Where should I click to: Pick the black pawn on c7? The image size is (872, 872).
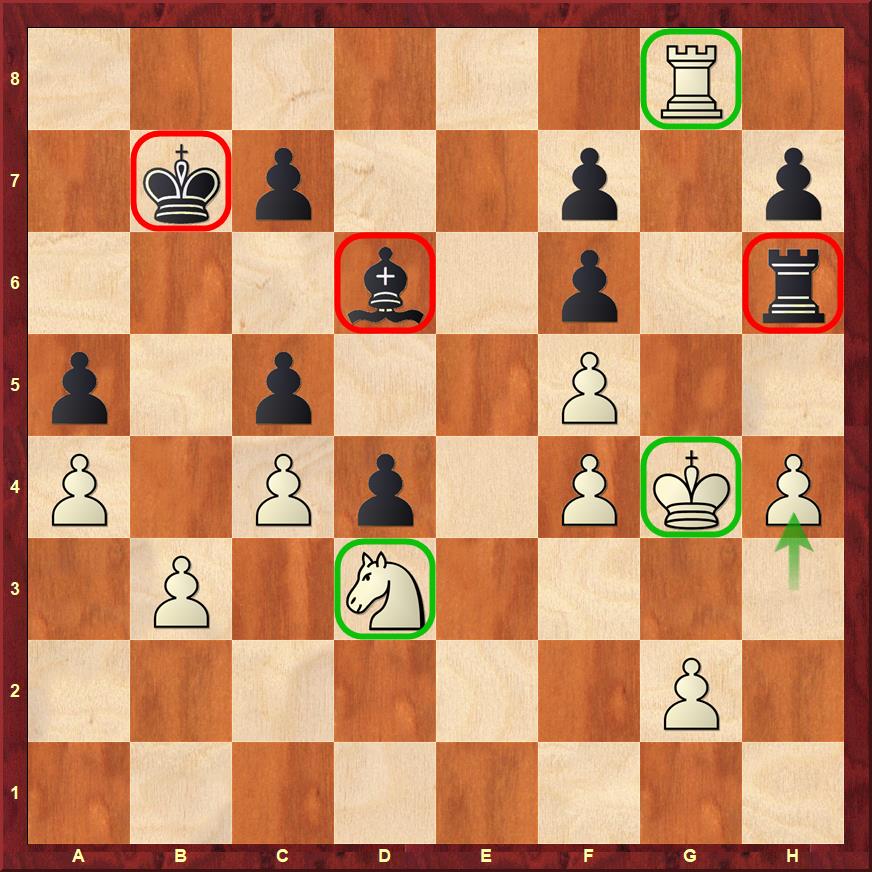(283, 181)
